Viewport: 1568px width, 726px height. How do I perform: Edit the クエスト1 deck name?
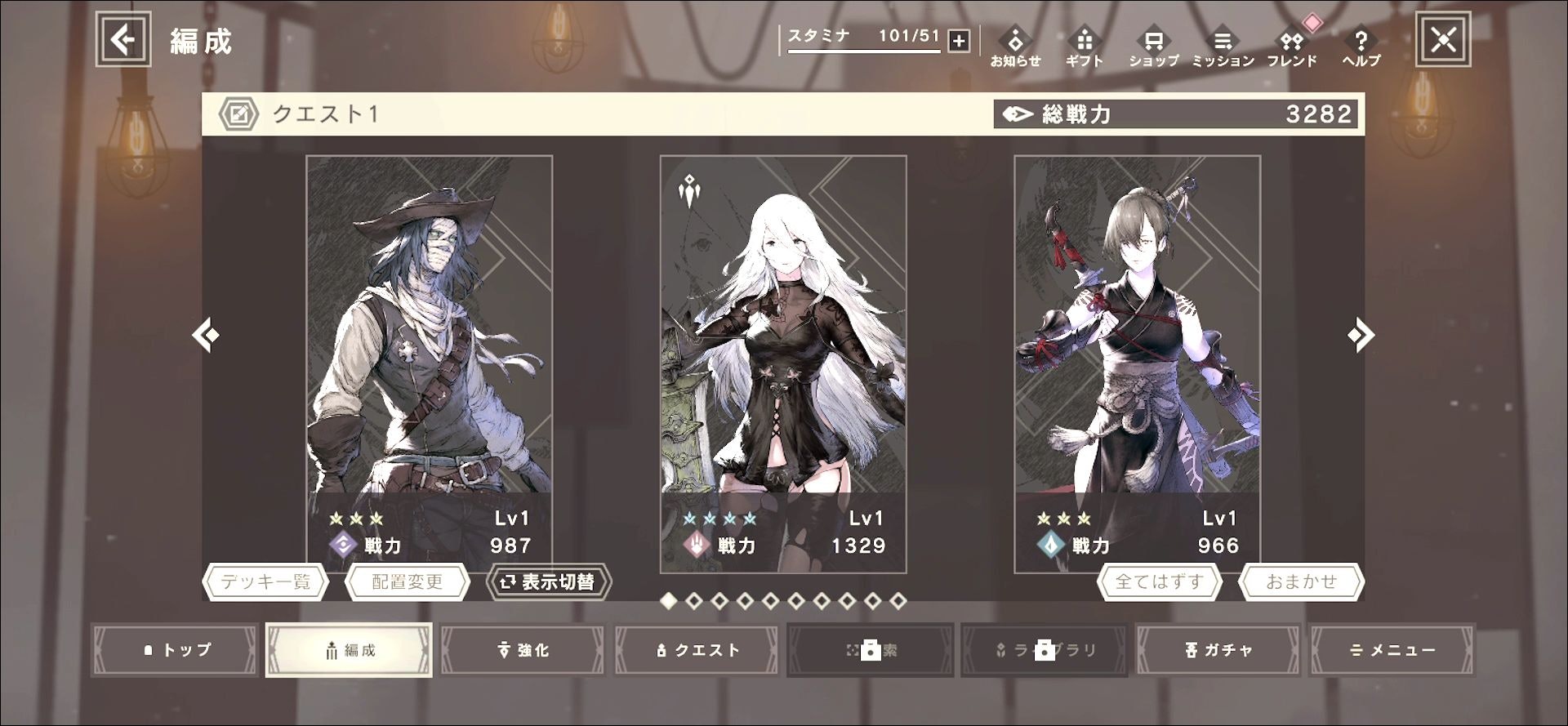click(238, 114)
